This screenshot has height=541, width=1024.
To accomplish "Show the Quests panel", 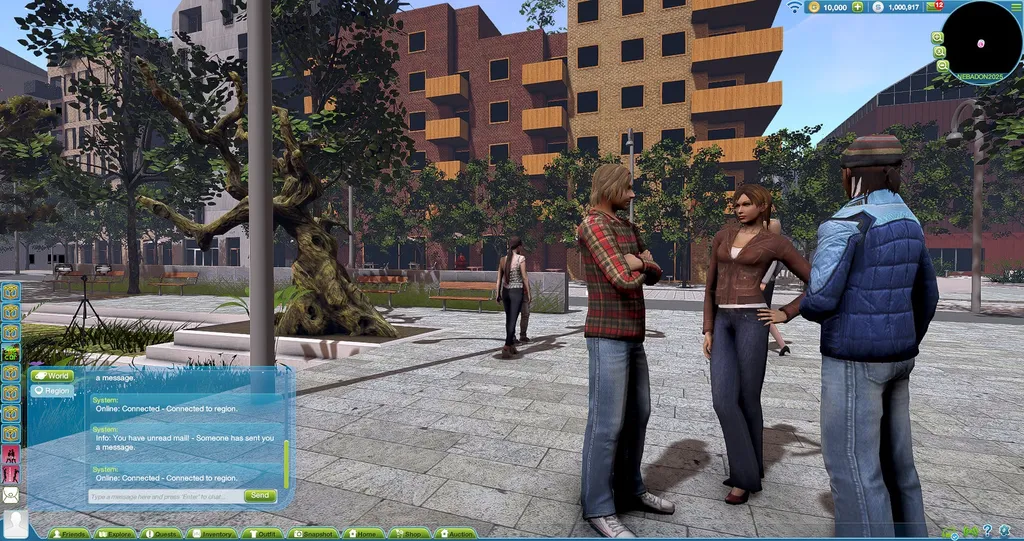I will (x=161, y=534).
